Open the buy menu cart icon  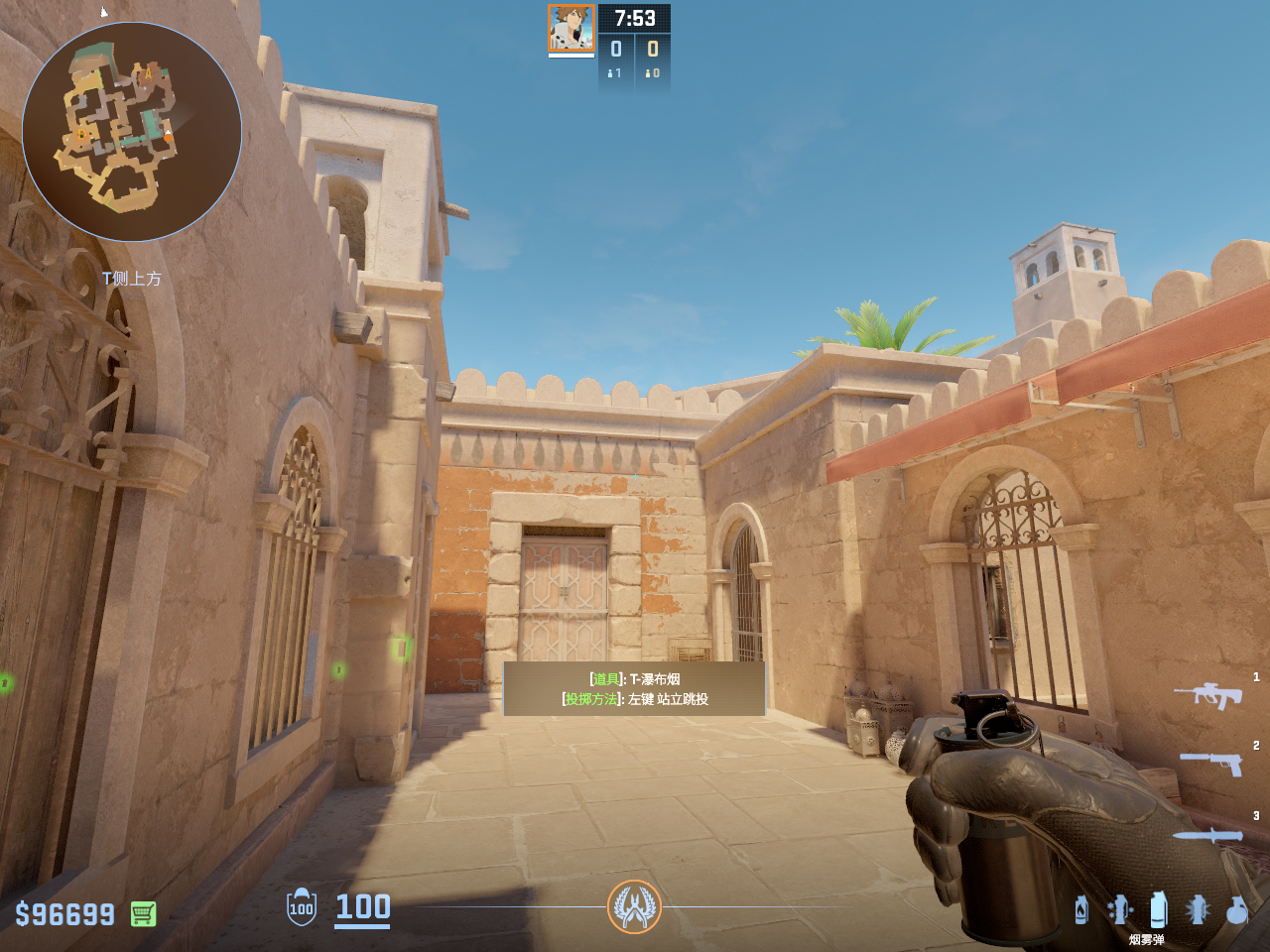pyautogui.click(x=143, y=913)
